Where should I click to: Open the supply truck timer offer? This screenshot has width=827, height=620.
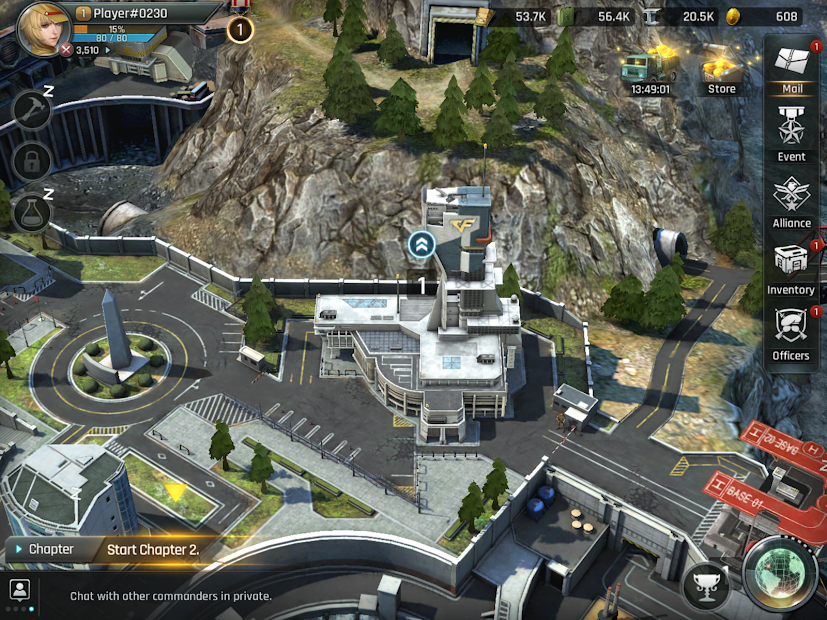650,70
